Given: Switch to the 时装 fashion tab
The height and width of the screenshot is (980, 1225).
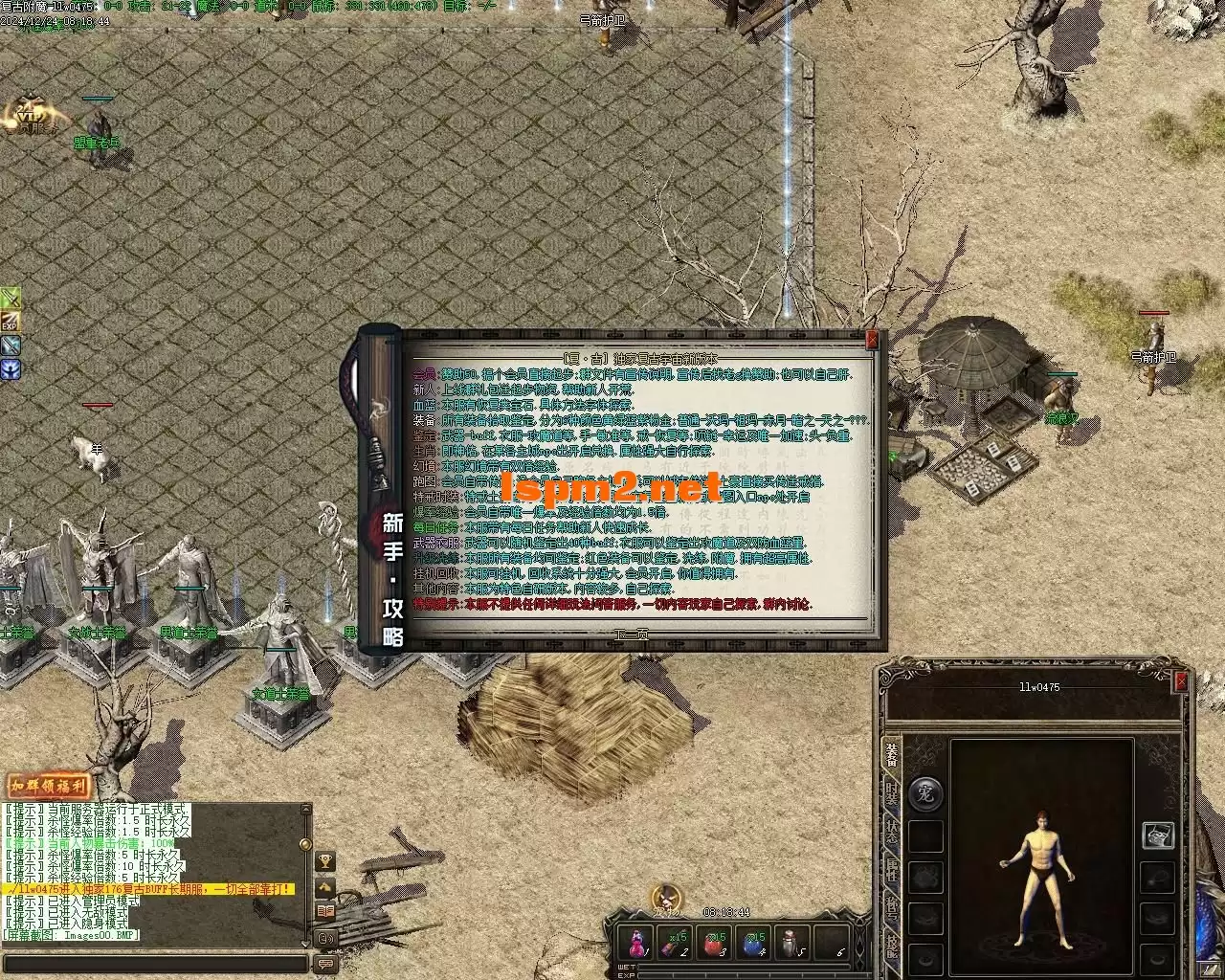Looking at the screenshot, I should (891, 794).
